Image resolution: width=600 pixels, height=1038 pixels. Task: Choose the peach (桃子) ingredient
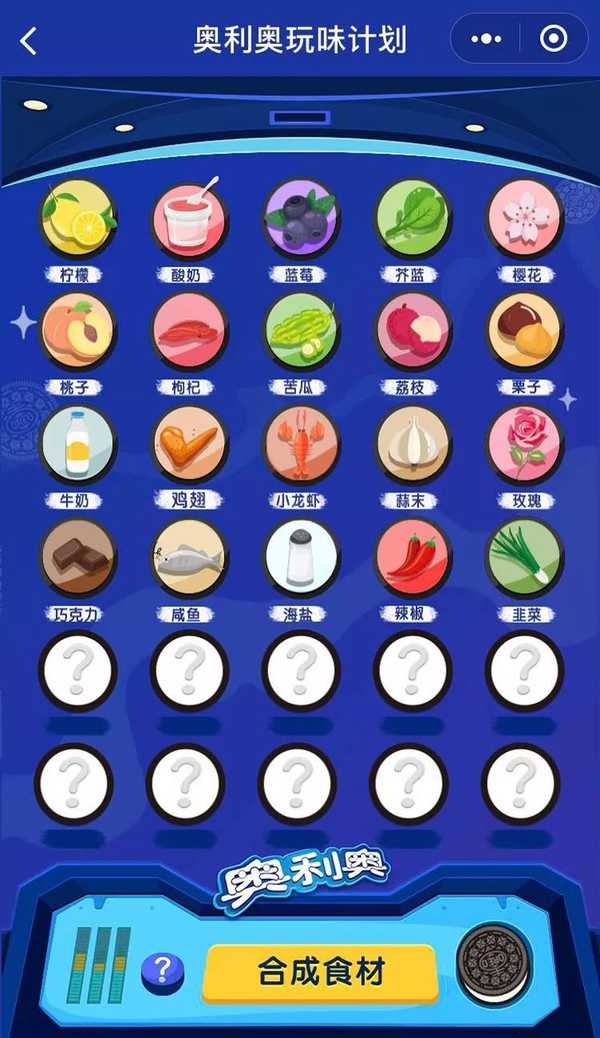[78, 331]
